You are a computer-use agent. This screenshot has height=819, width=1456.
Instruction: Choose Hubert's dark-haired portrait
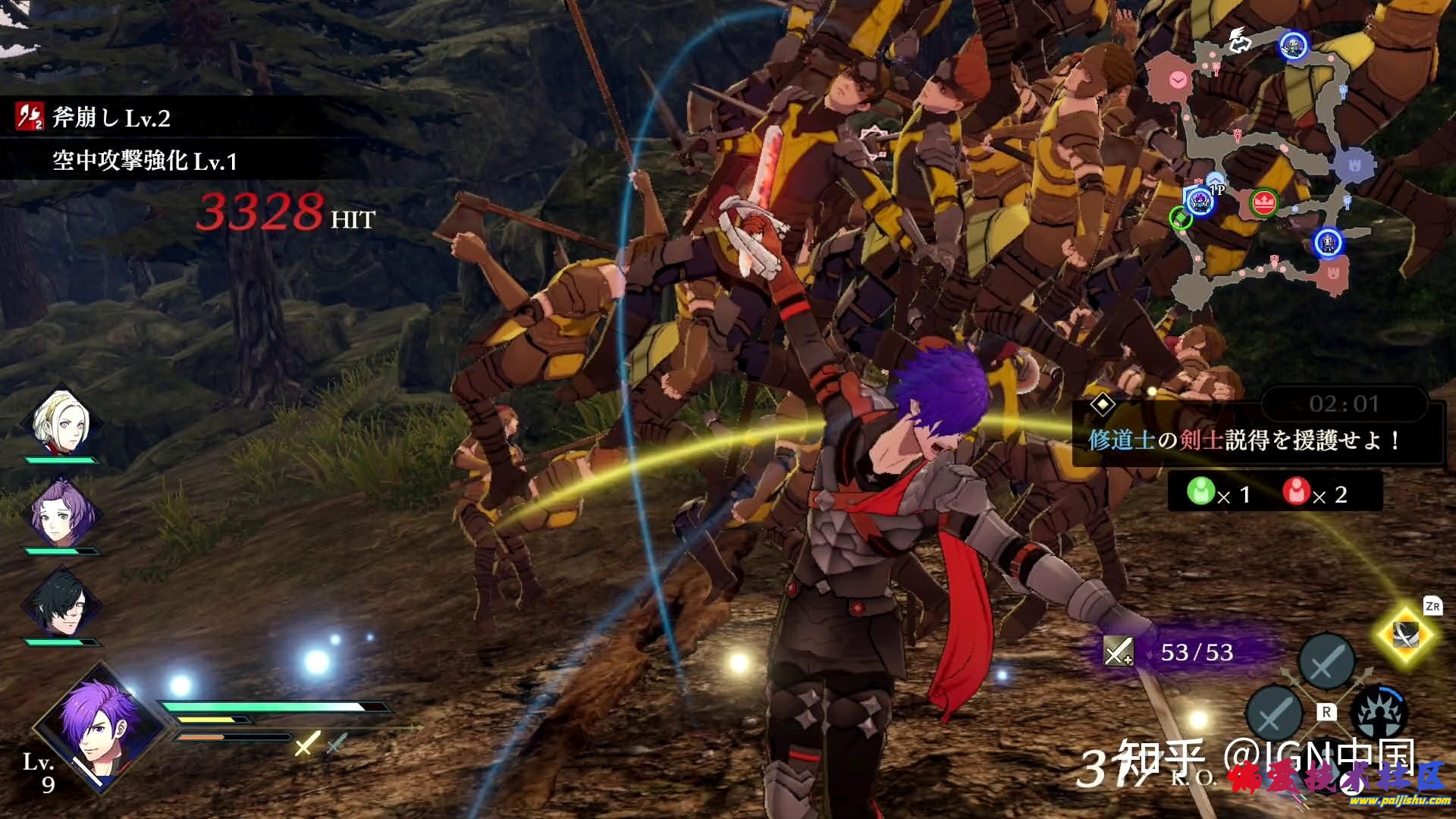coord(61,604)
